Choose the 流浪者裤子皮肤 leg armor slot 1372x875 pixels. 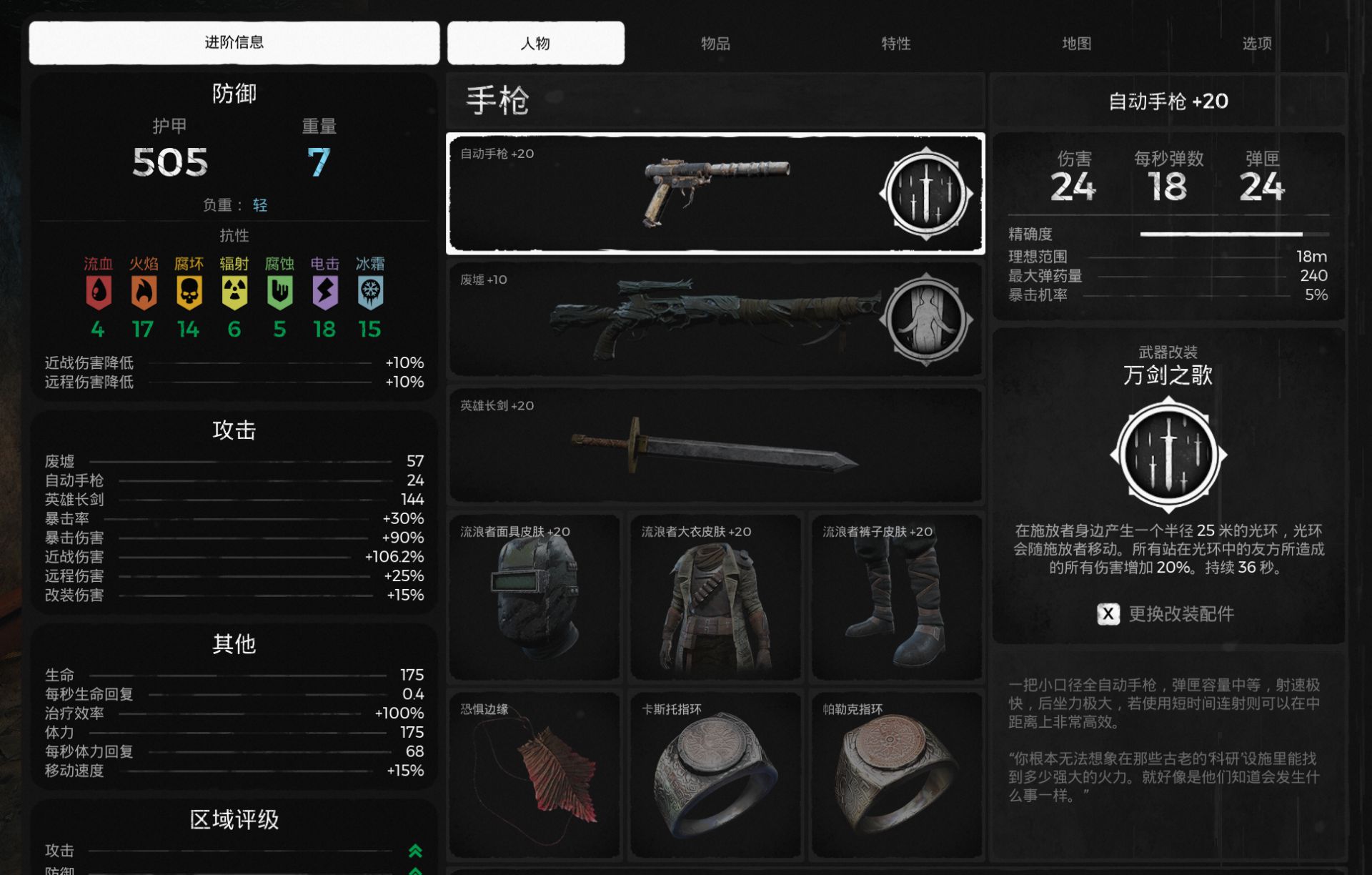[x=896, y=597]
